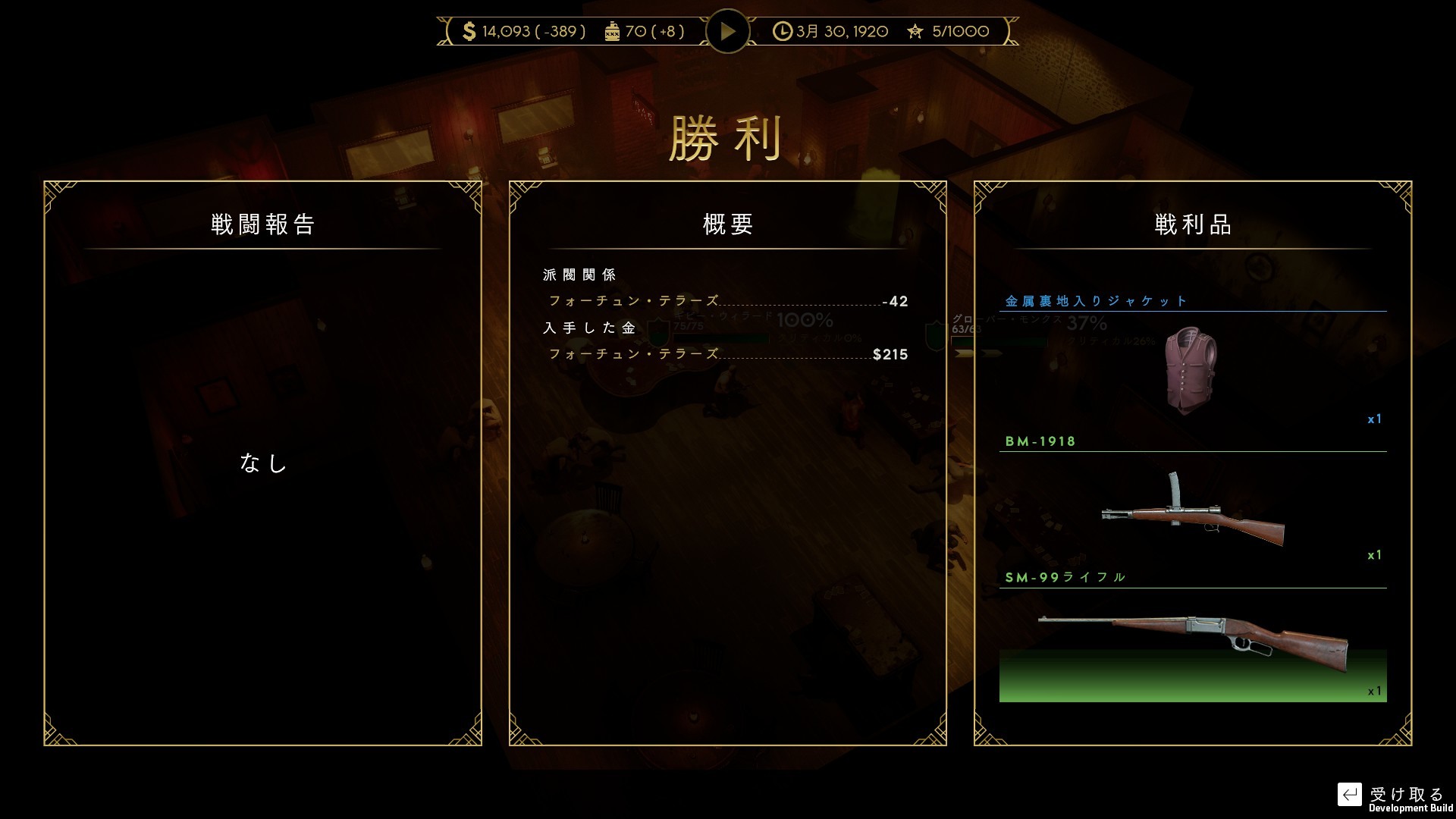Click the 戦利品 loot panel header
Screen dimensions: 1456x819
1192,224
